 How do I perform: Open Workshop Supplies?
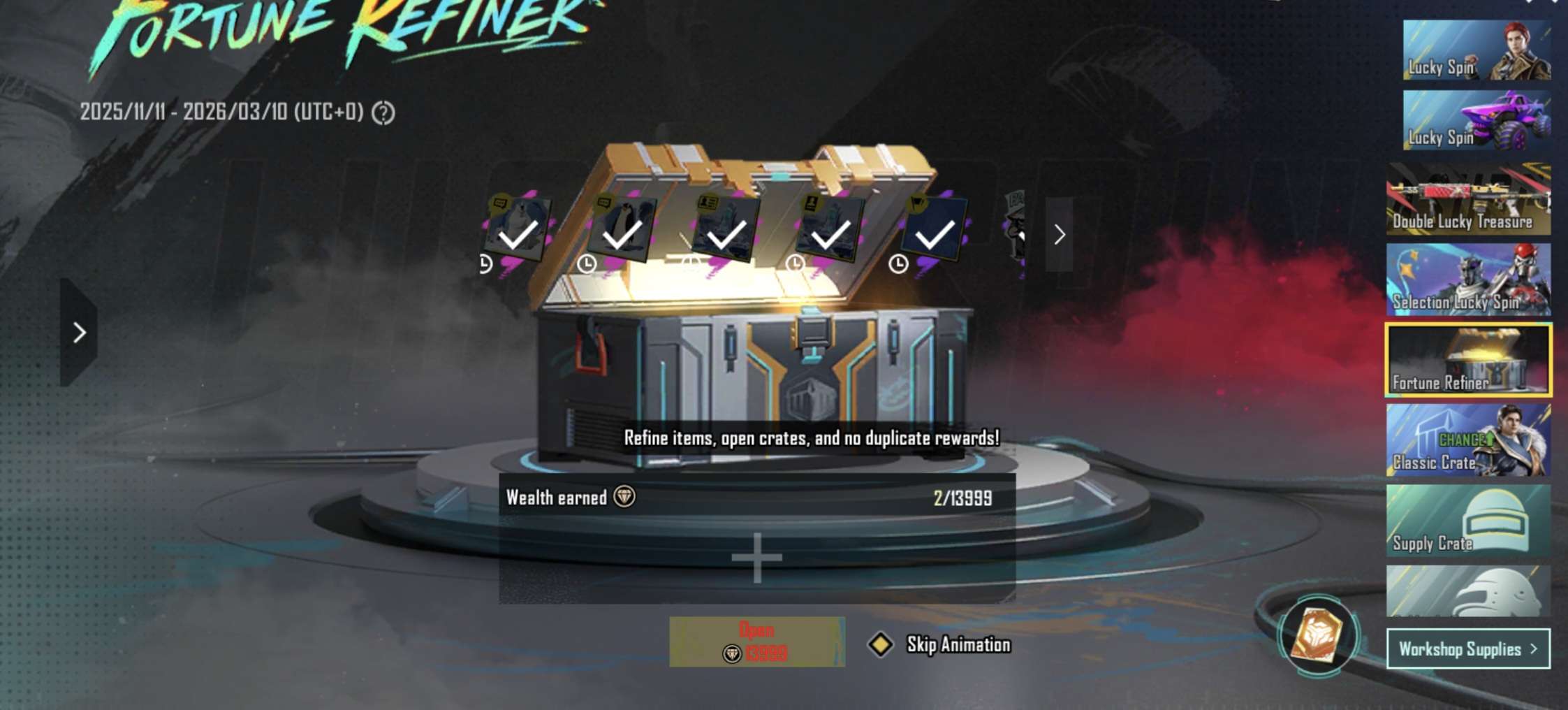pos(1467,649)
